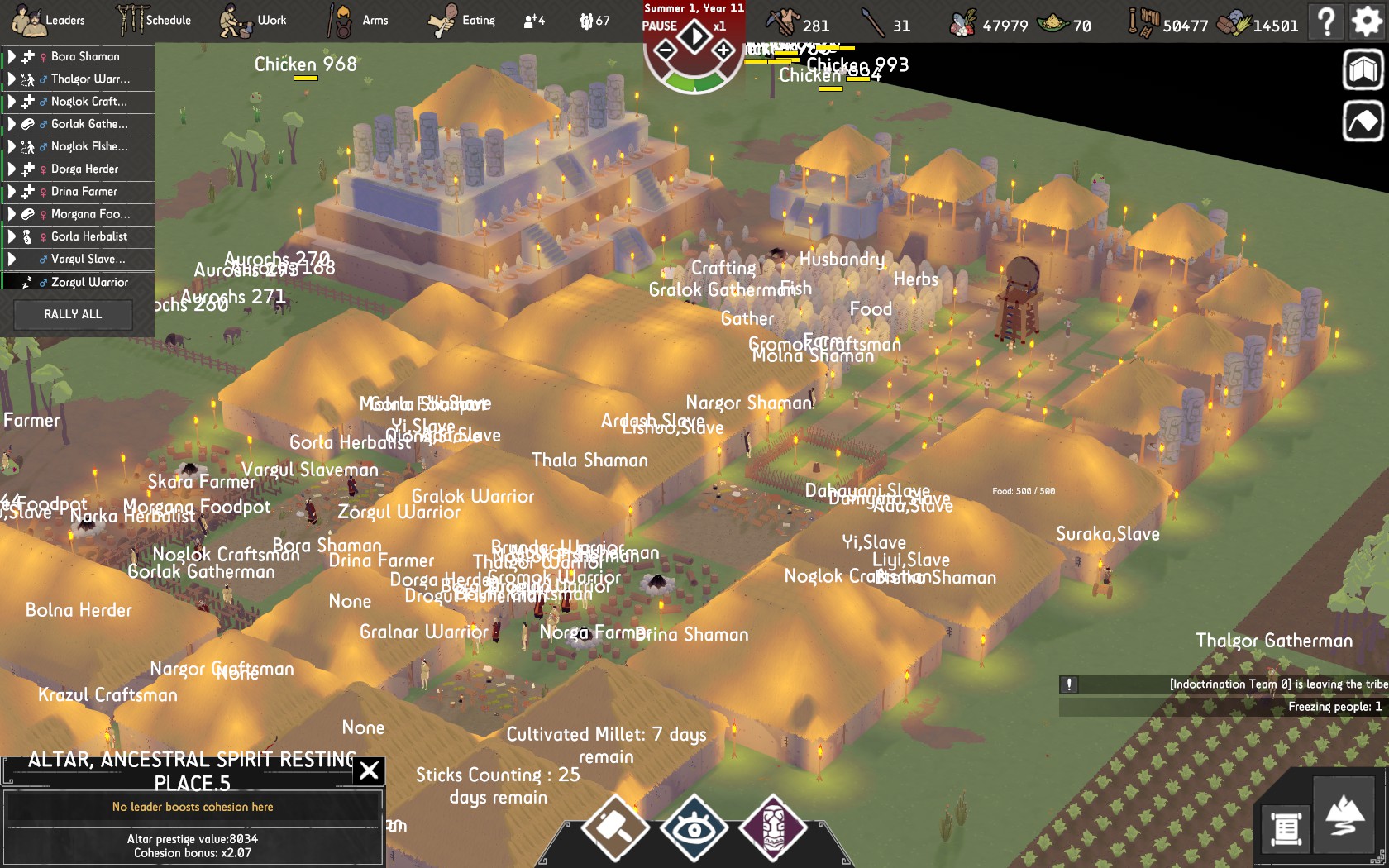The image size is (1389, 868).
Task: Open the tribal mask menu
Action: [x=772, y=827]
